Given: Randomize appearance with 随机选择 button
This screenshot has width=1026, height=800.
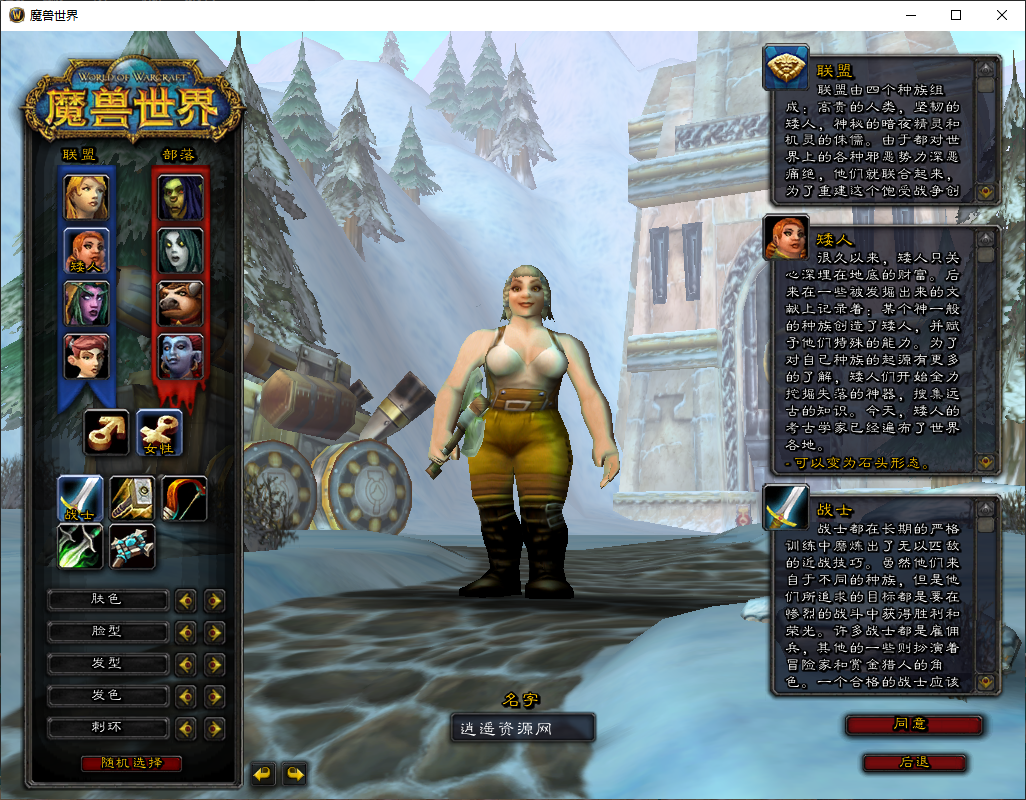Looking at the screenshot, I should (x=132, y=763).
